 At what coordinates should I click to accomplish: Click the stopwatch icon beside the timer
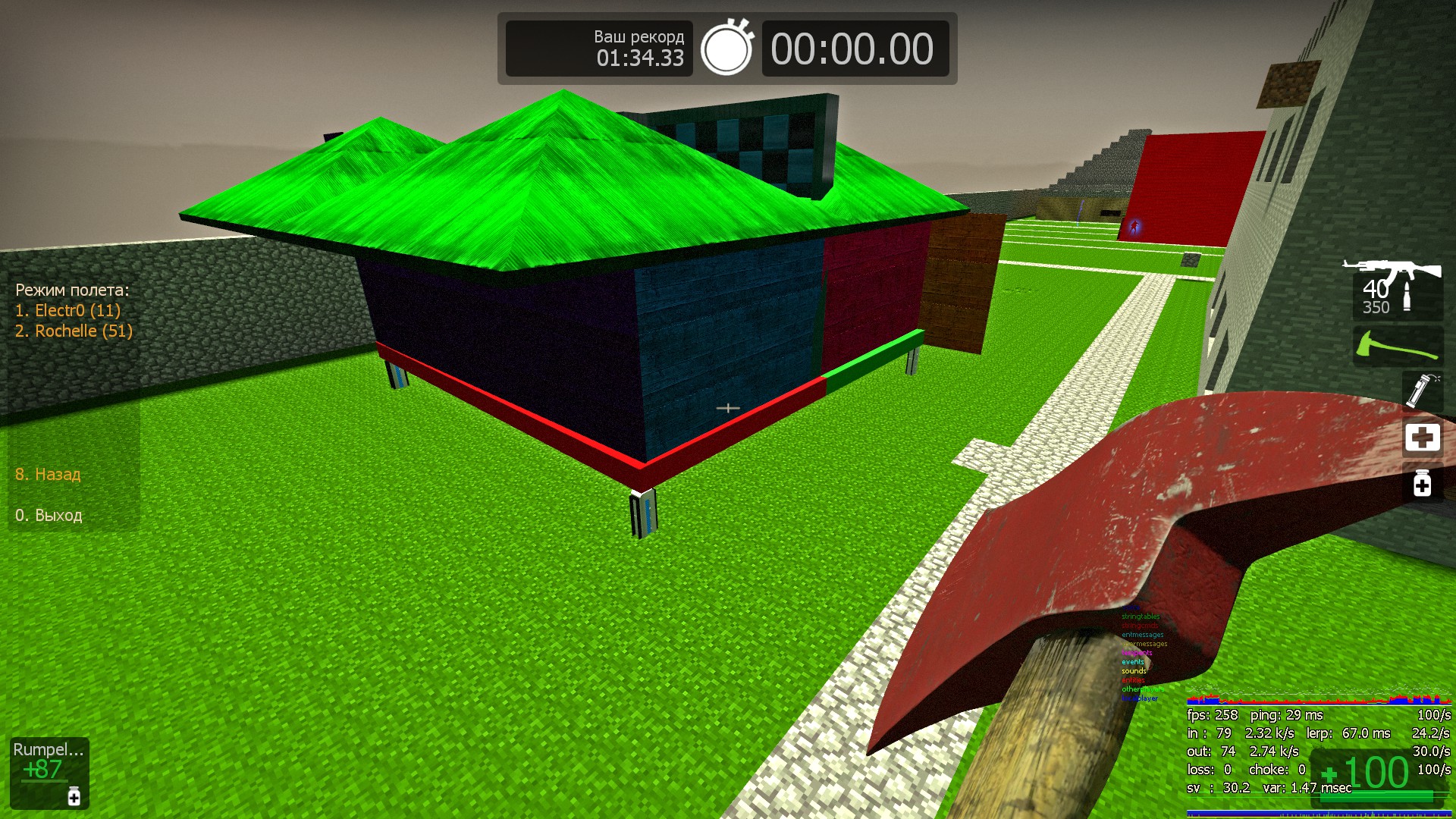coord(726,49)
